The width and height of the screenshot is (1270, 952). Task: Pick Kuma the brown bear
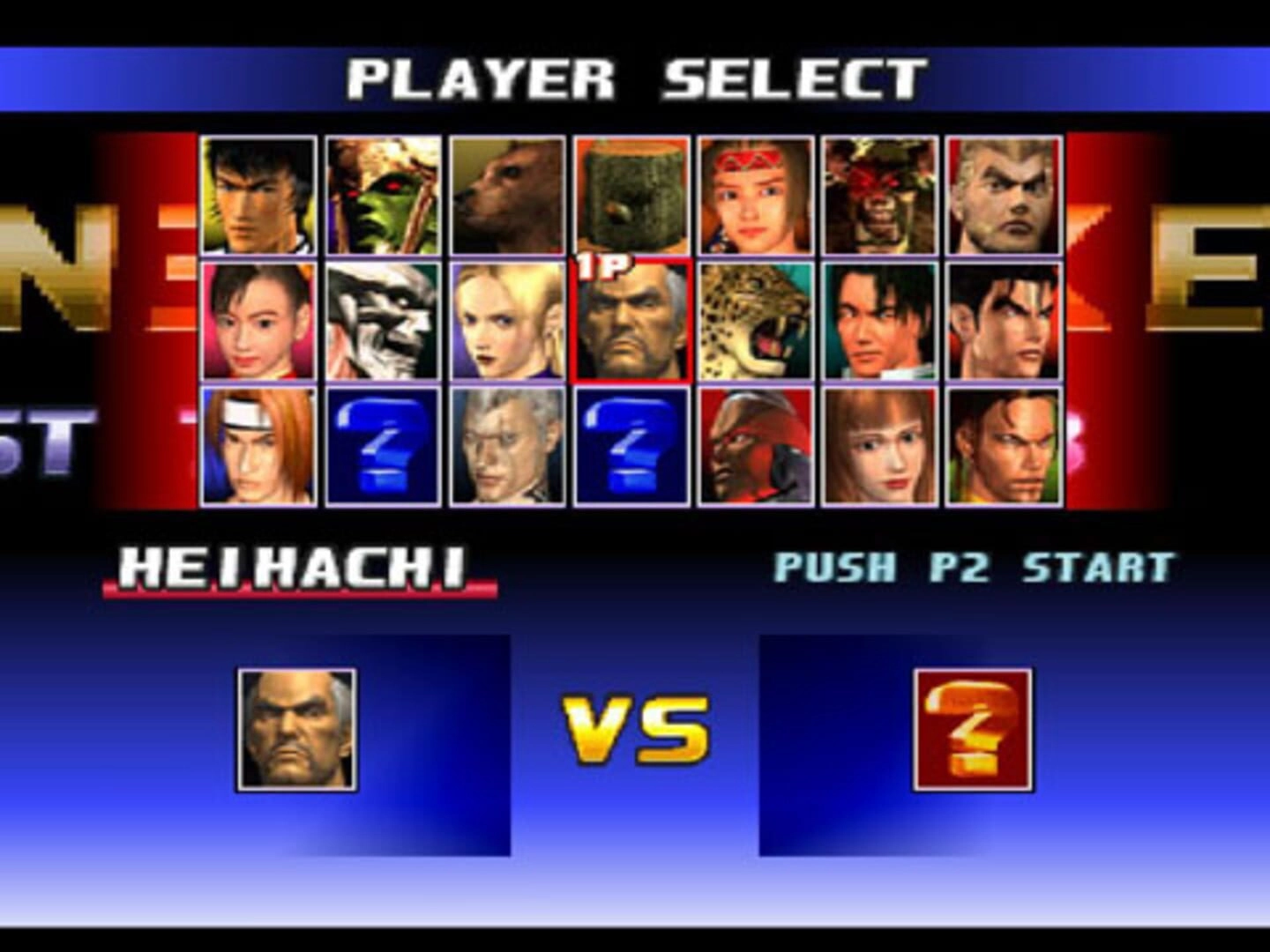[x=507, y=196]
